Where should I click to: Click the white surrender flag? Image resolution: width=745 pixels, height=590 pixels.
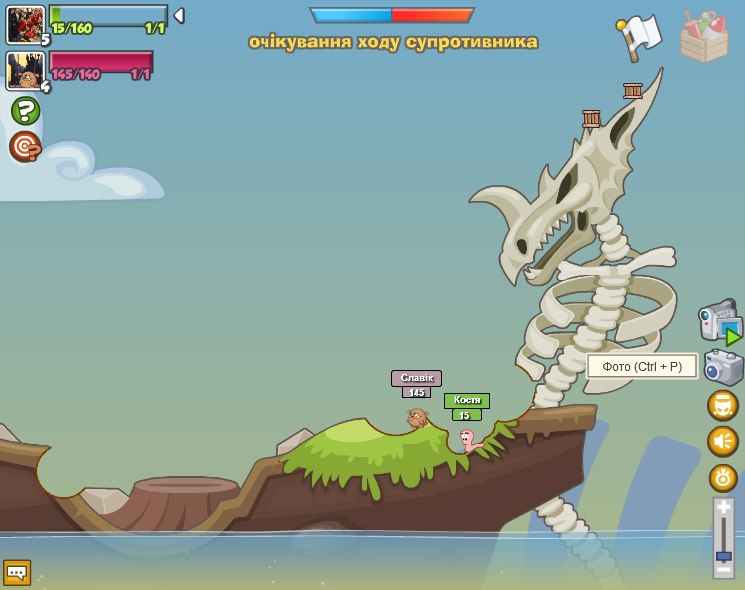tap(641, 38)
